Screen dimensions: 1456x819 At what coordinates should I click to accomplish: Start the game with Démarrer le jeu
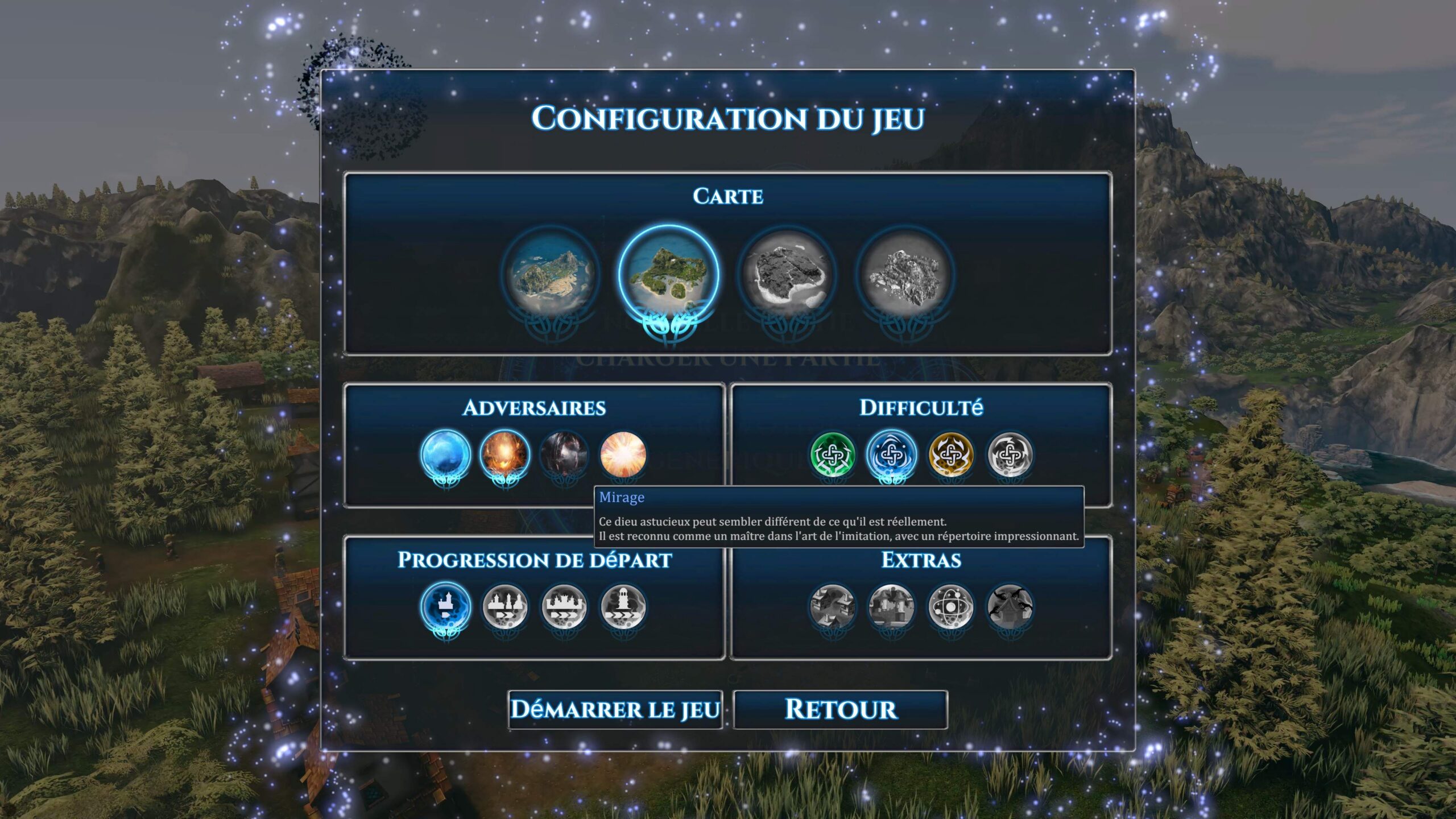615,709
